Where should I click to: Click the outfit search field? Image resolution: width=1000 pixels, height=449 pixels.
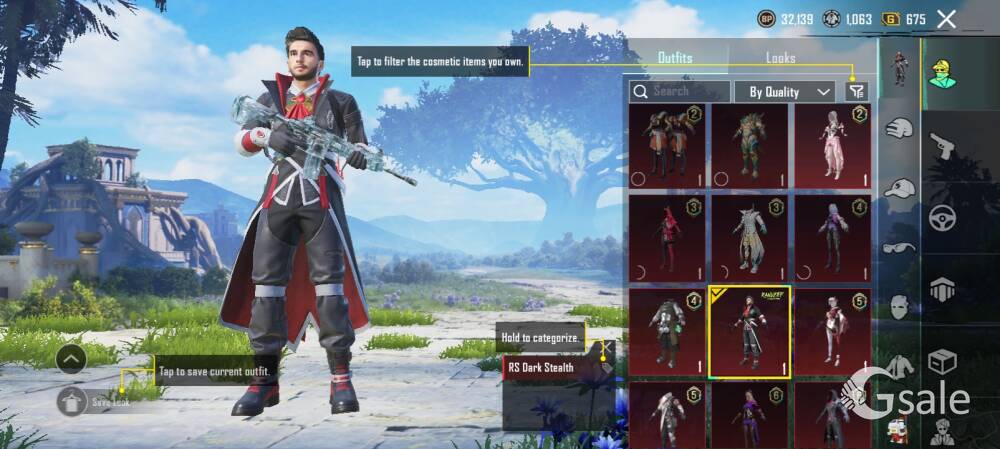click(x=679, y=91)
